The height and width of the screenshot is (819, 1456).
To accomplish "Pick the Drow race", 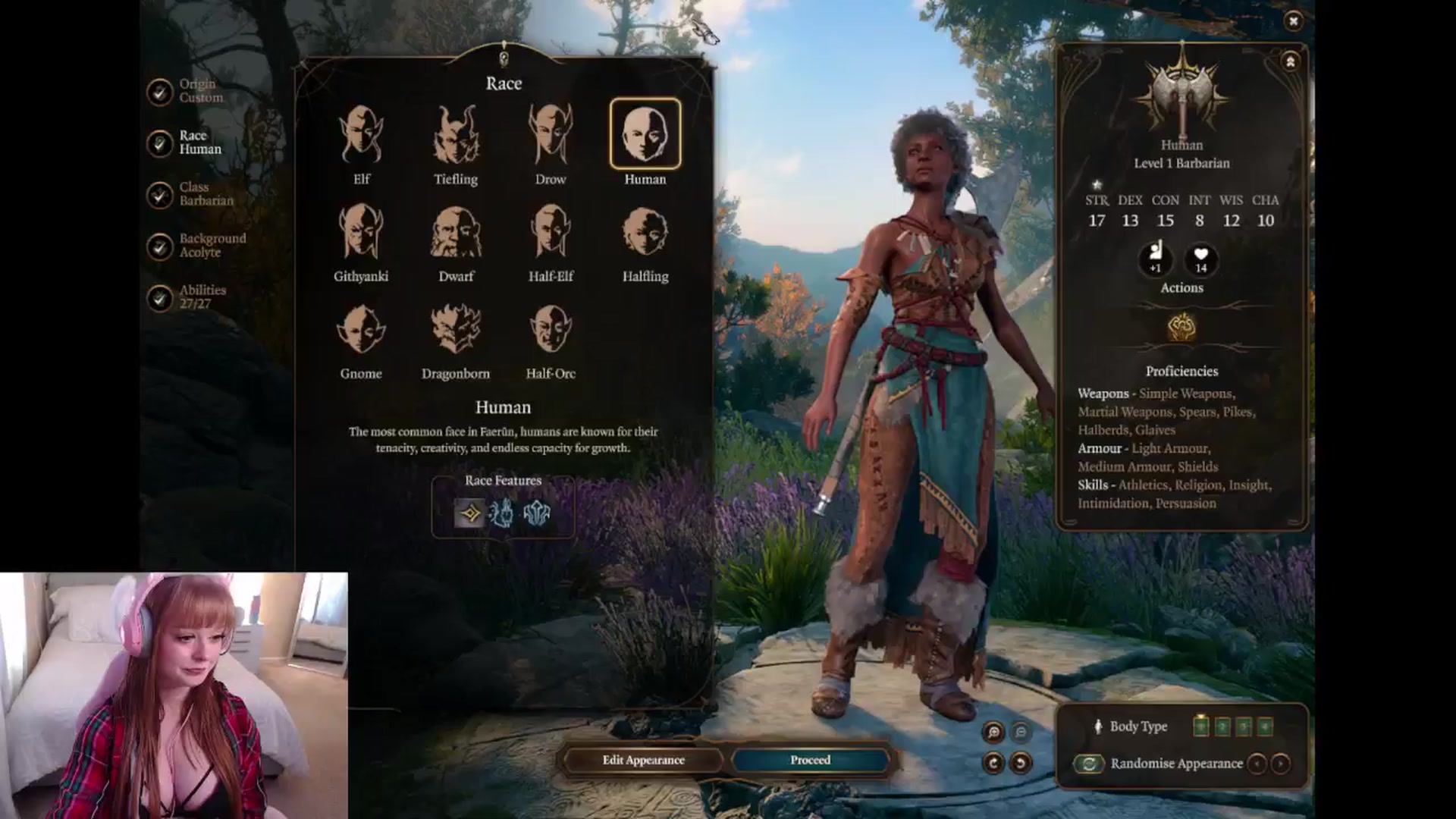I will (x=551, y=136).
